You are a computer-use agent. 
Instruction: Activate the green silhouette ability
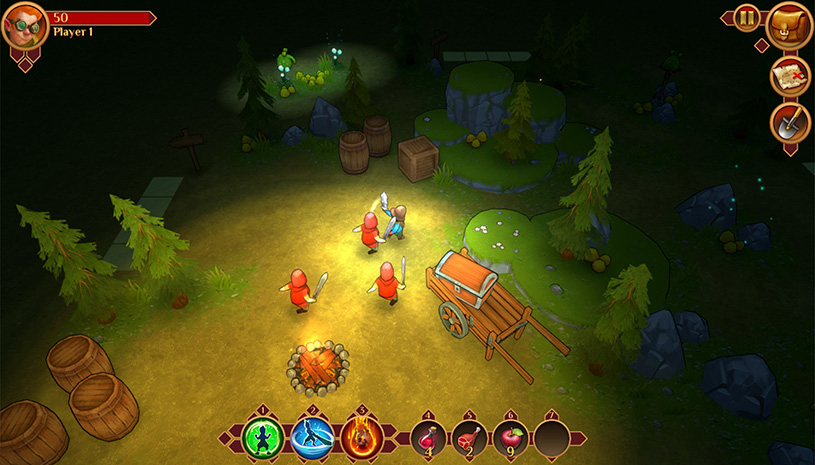[x=263, y=438]
